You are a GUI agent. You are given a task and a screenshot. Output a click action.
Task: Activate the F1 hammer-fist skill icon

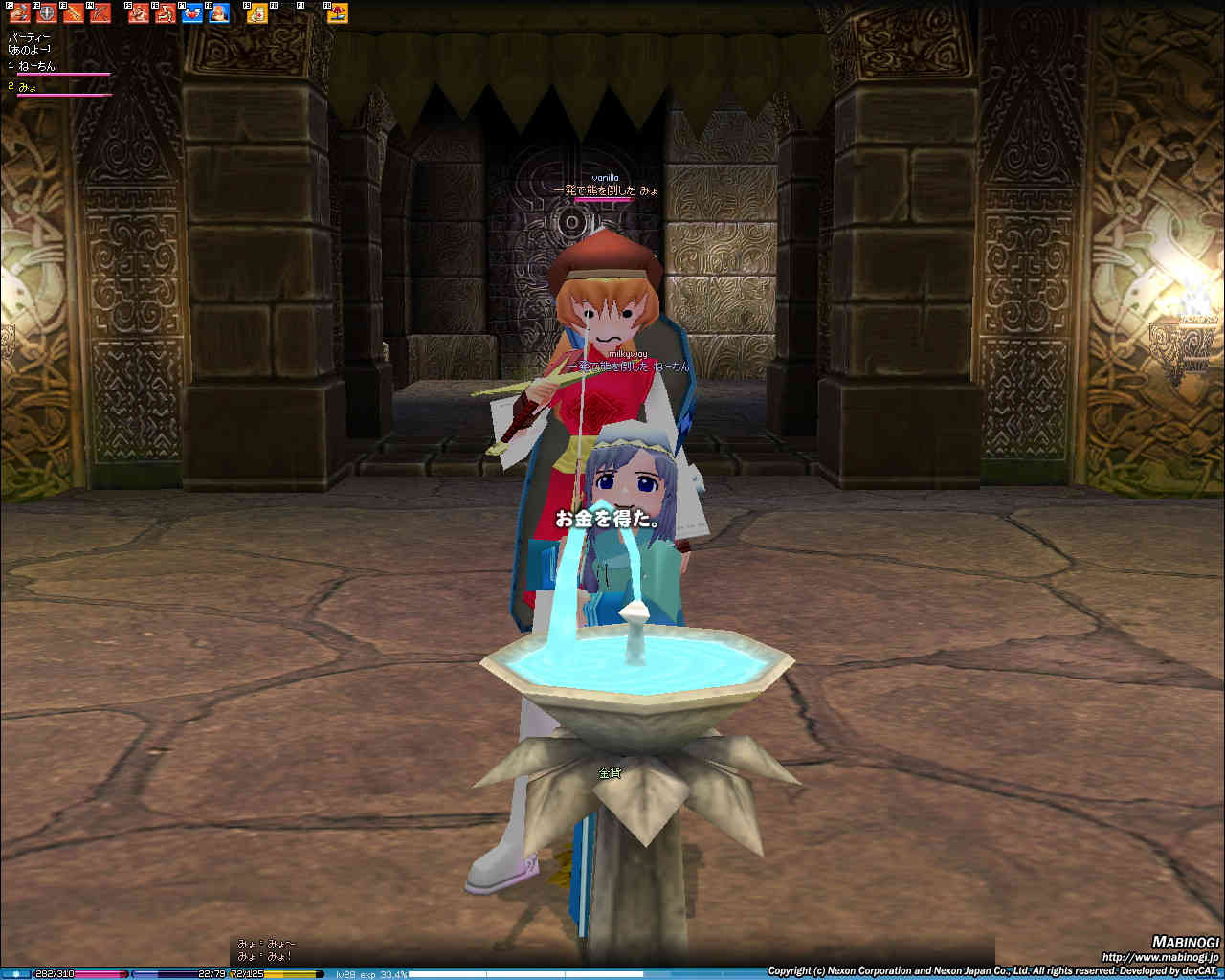click(x=20, y=13)
